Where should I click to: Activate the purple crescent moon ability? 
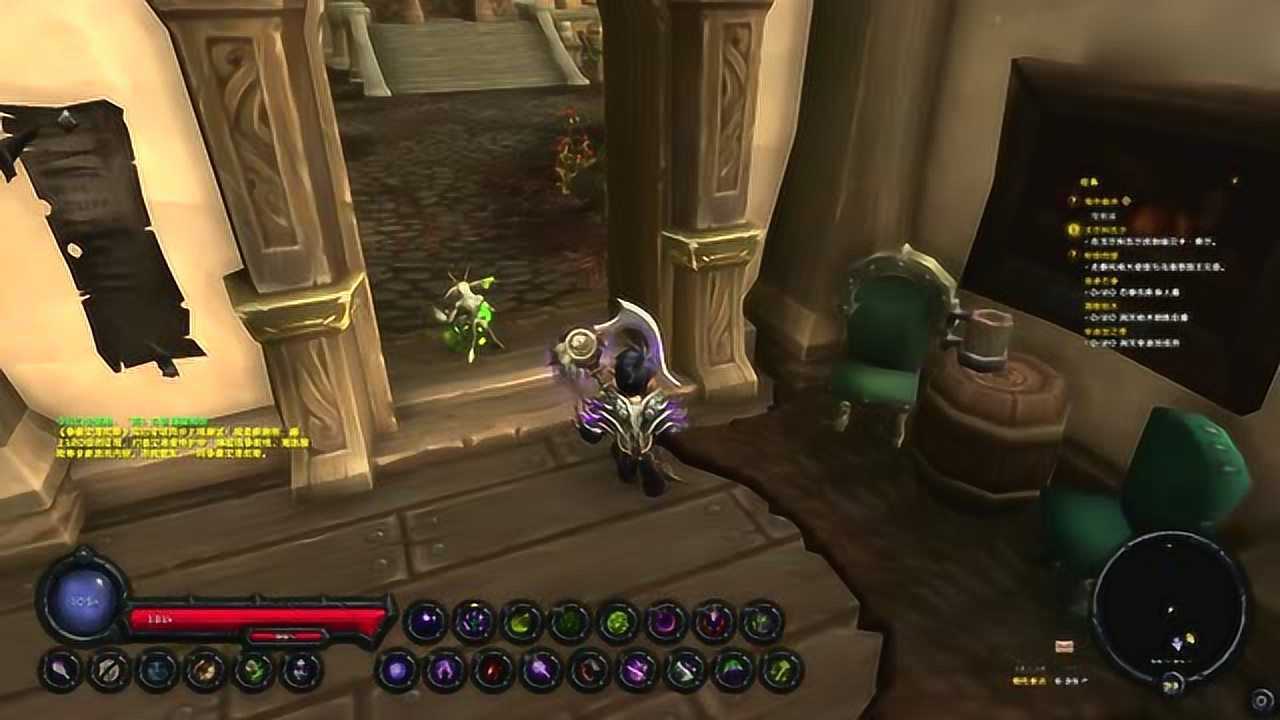click(666, 622)
